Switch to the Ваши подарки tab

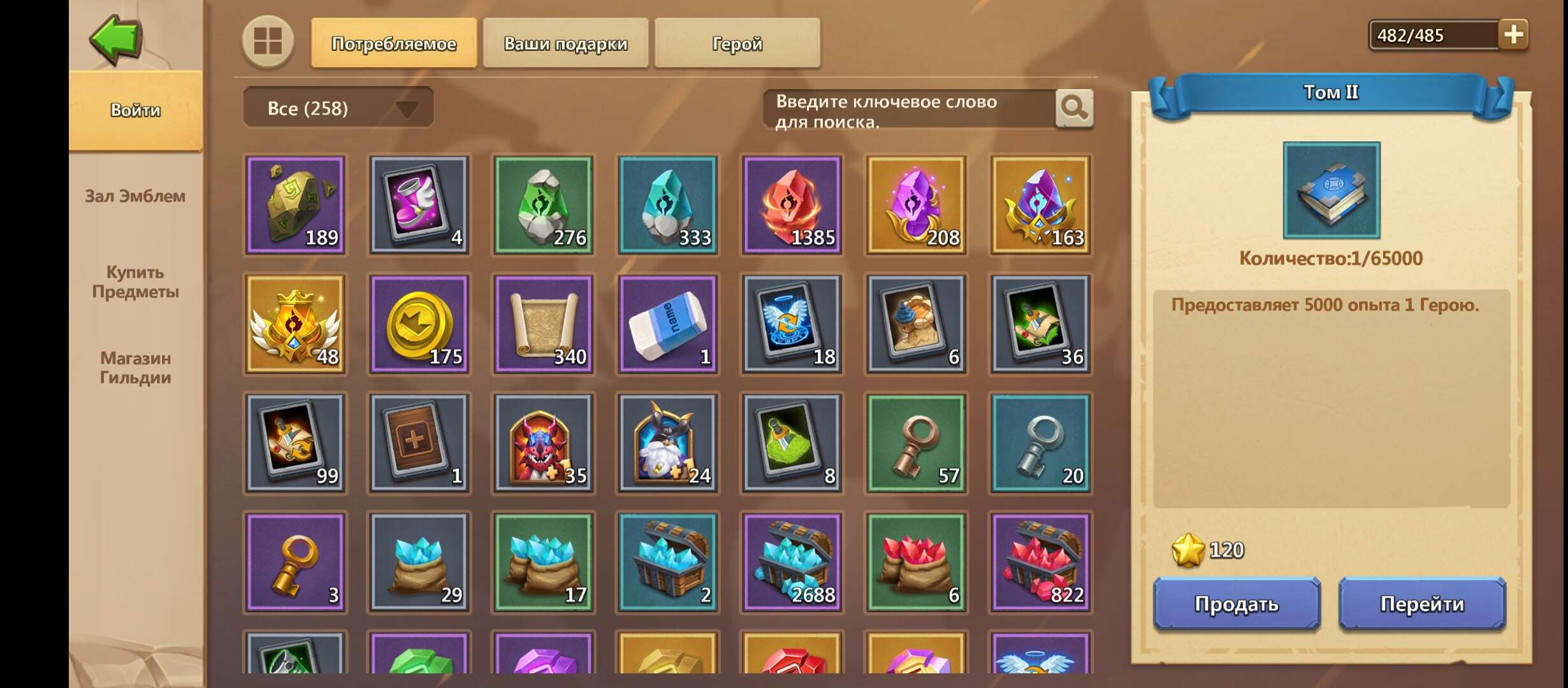point(565,43)
